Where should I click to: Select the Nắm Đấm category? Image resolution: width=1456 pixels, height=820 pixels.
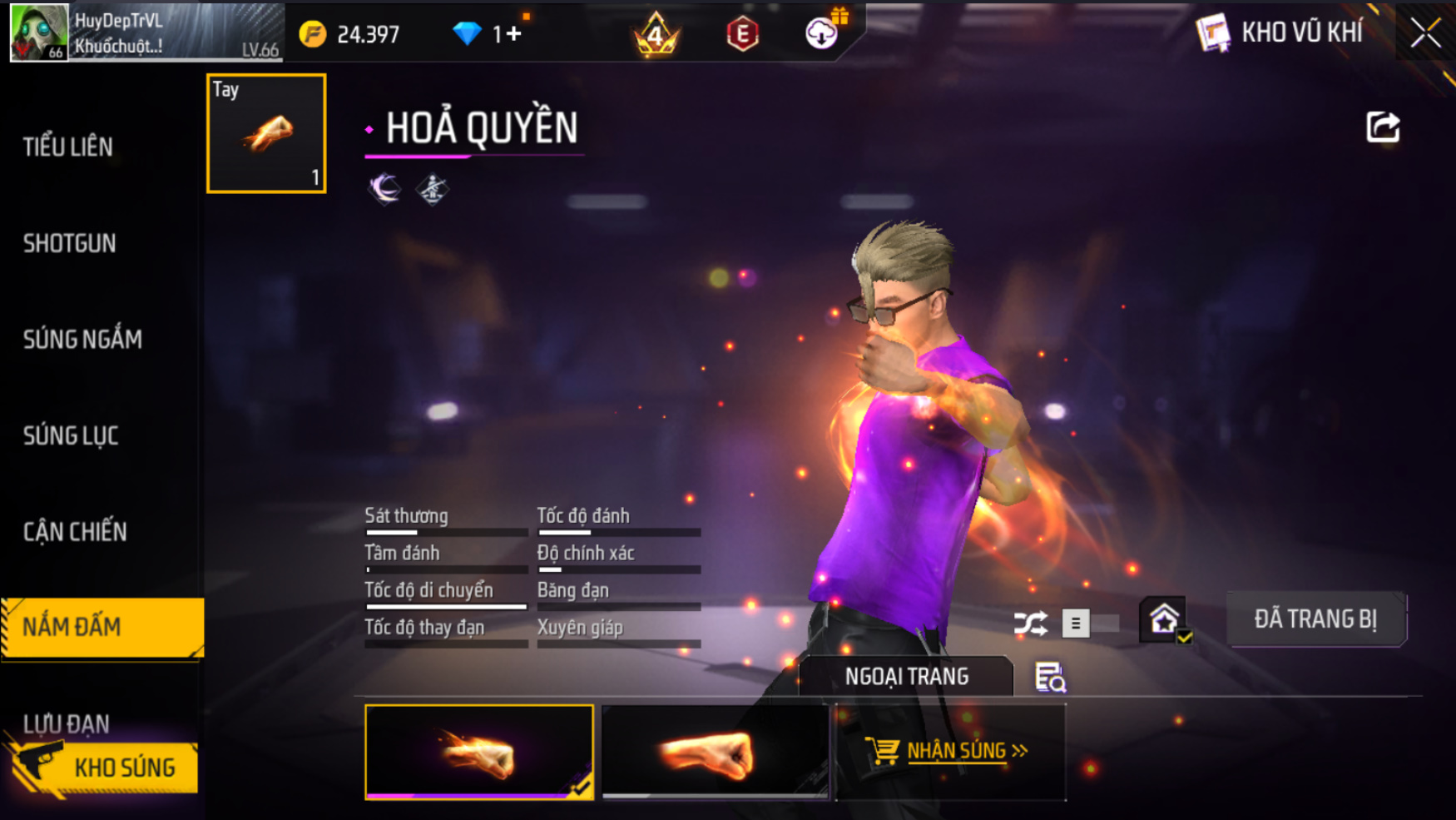pyautogui.click(x=102, y=627)
